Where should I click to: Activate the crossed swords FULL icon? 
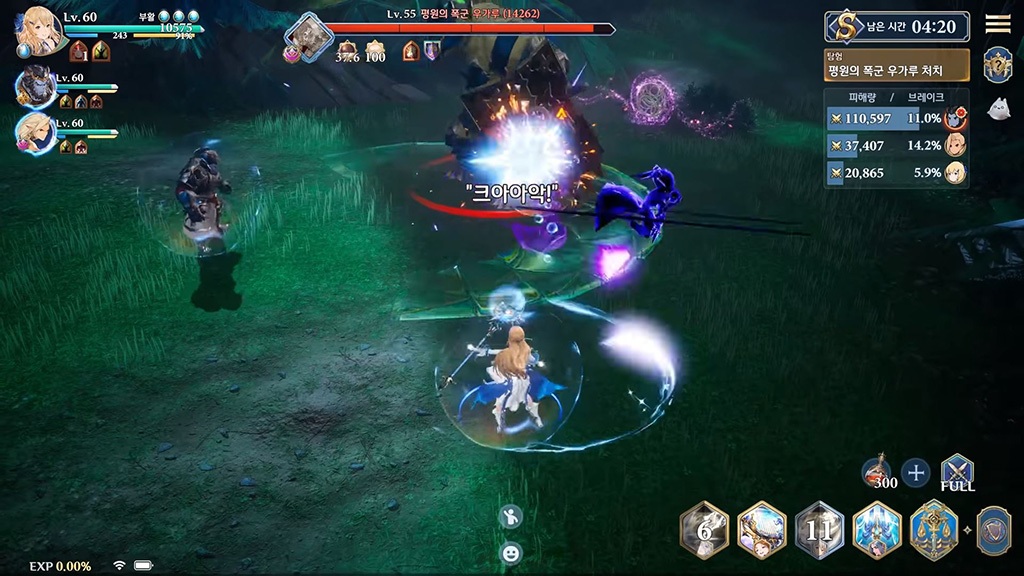point(957,472)
